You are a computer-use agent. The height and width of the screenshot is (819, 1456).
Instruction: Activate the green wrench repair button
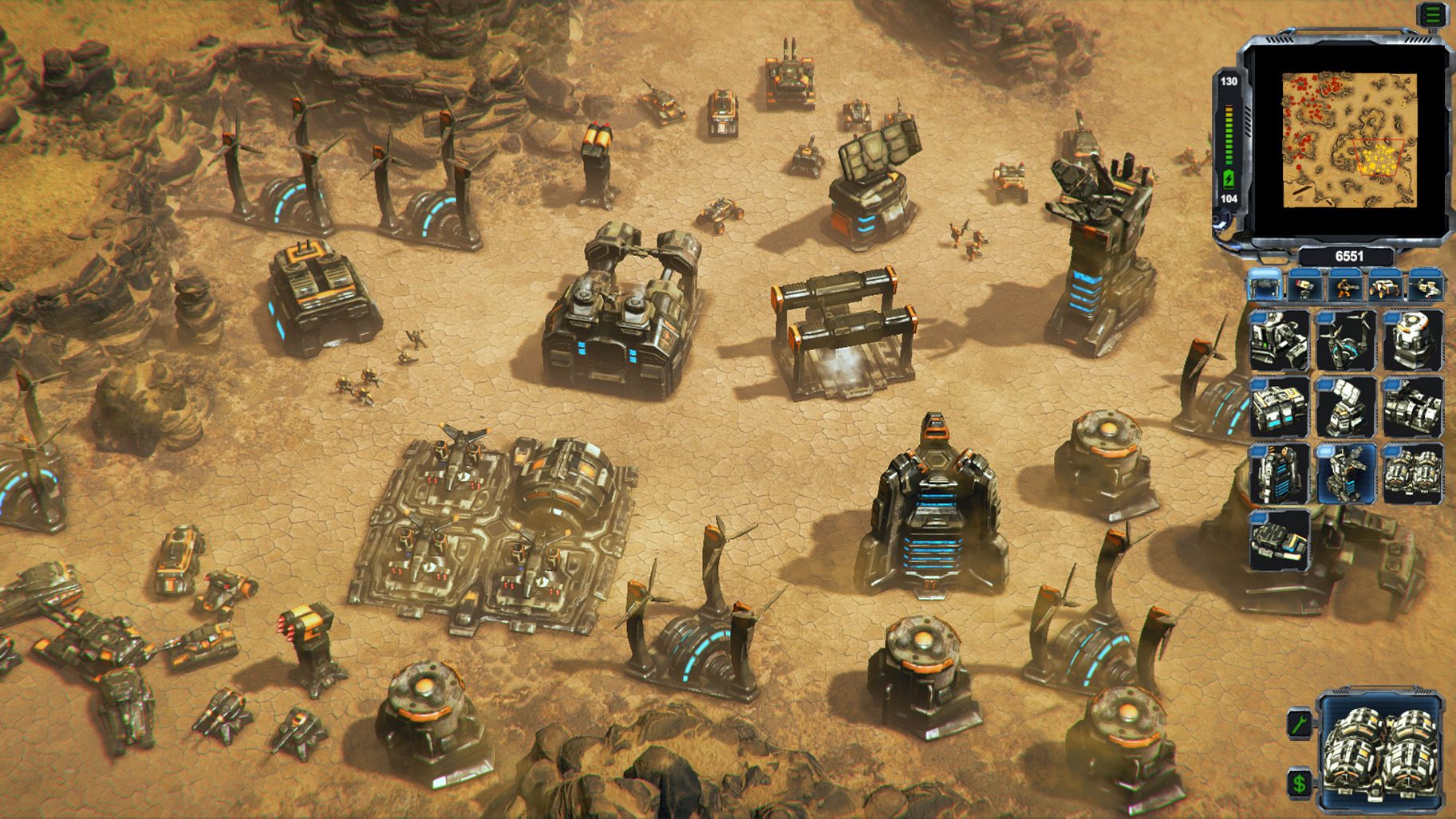coord(1300,723)
